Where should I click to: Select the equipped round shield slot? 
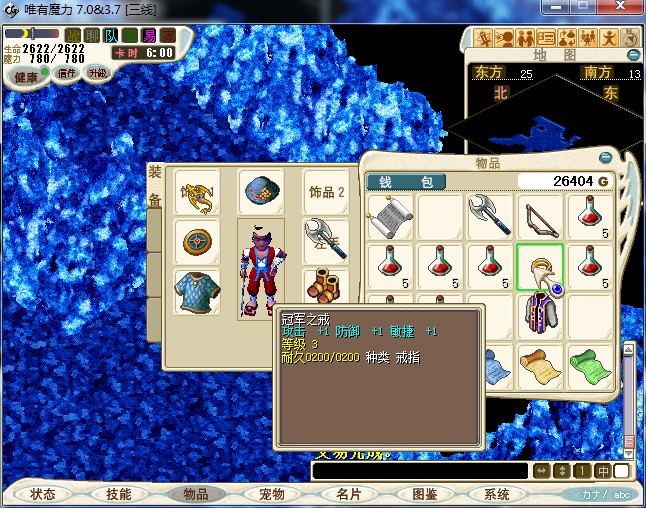(197, 241)
